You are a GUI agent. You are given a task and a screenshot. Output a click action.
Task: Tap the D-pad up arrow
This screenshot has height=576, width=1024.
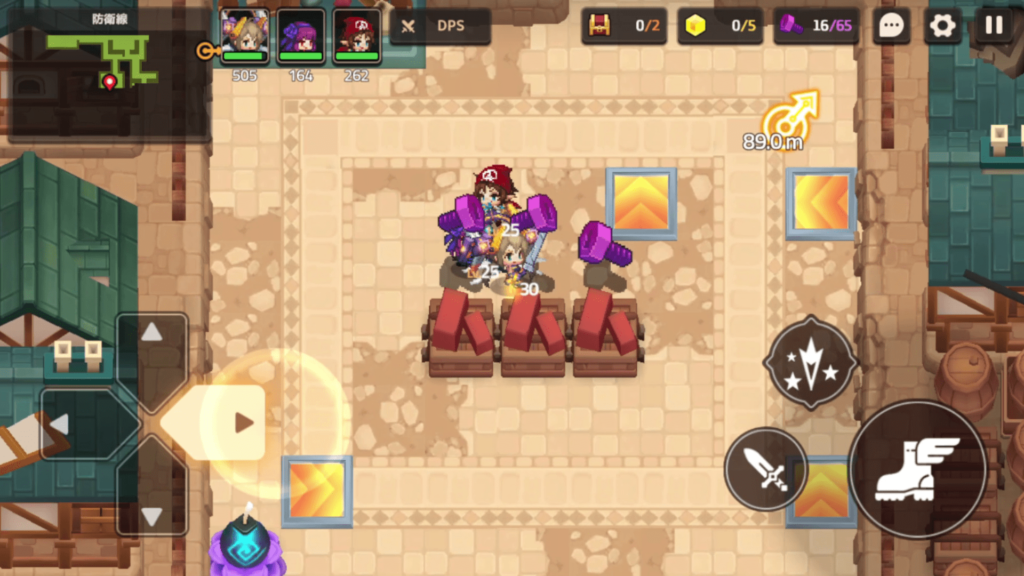(152, 335)
